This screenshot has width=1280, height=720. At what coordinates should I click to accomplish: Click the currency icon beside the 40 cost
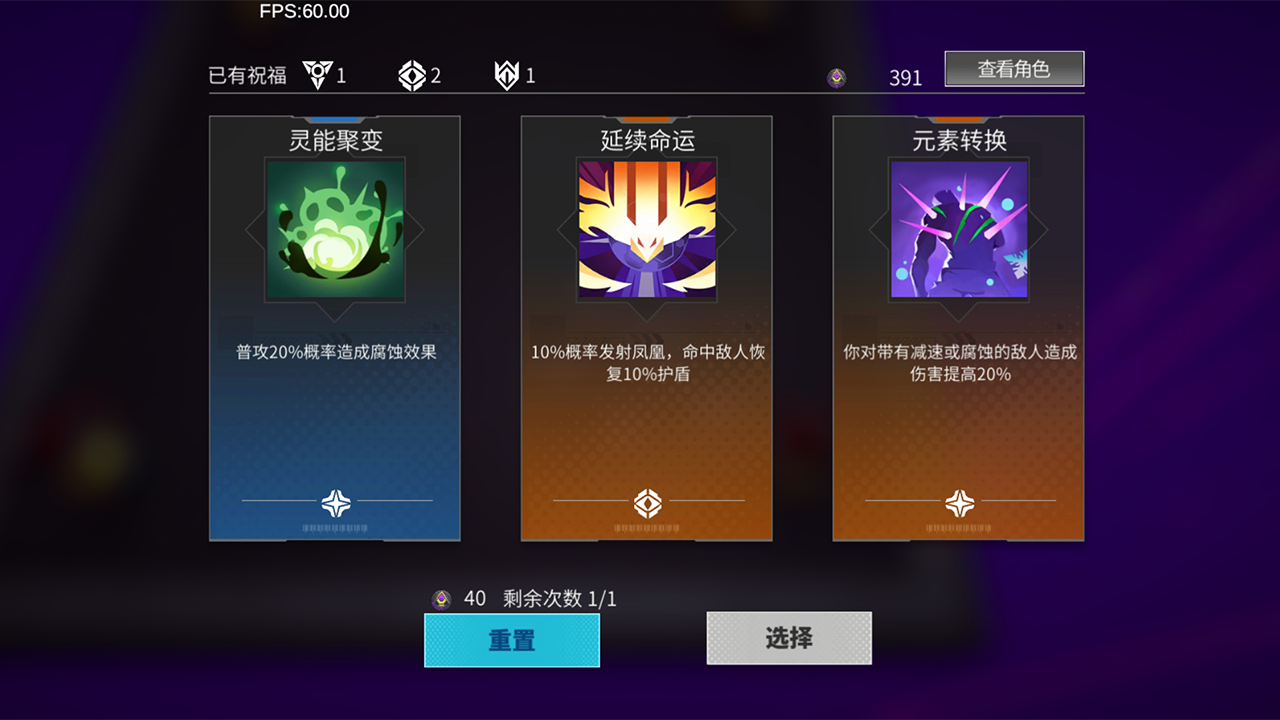(x=443, y=598)
